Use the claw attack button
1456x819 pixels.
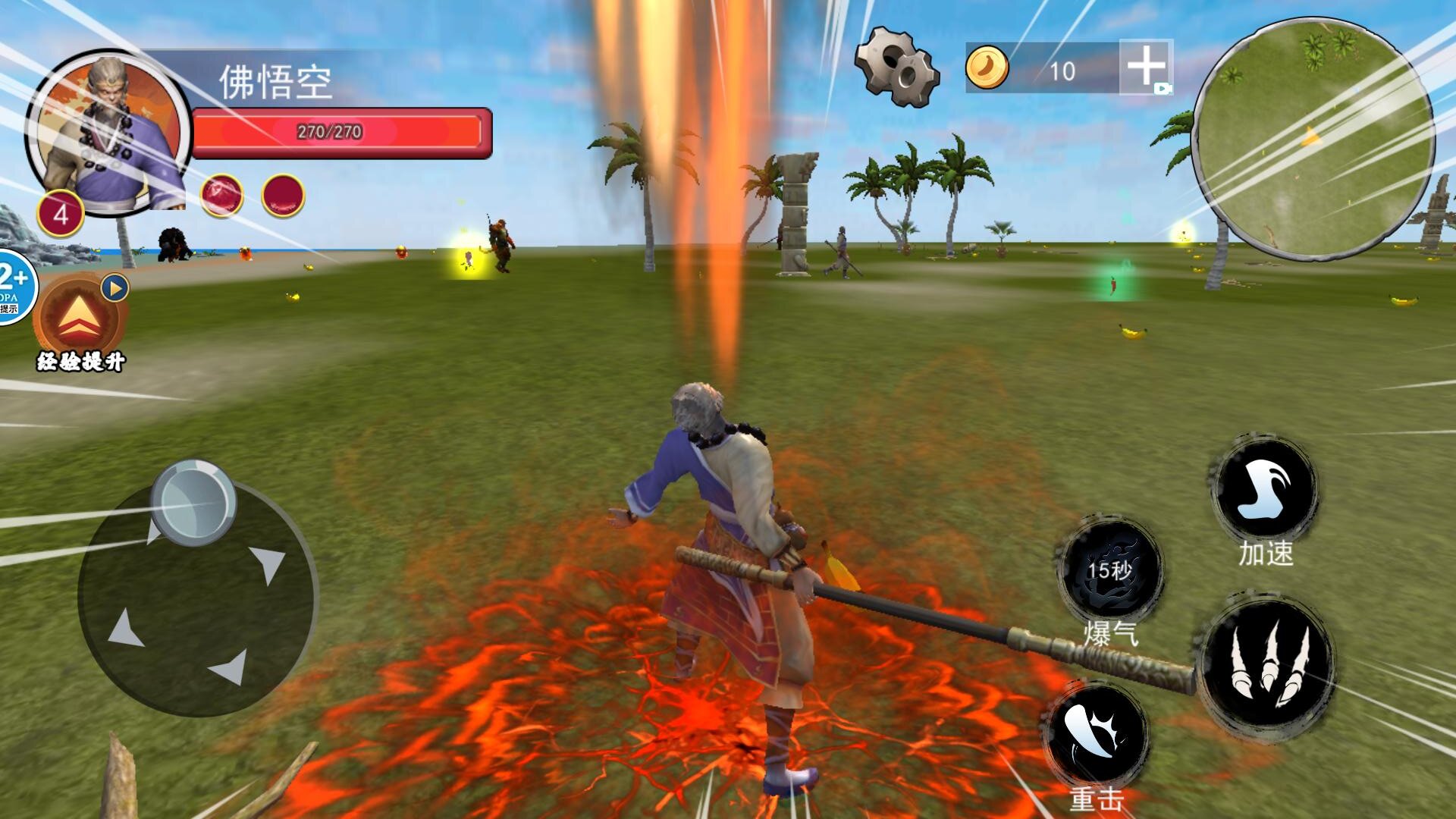click(1268, 661)
